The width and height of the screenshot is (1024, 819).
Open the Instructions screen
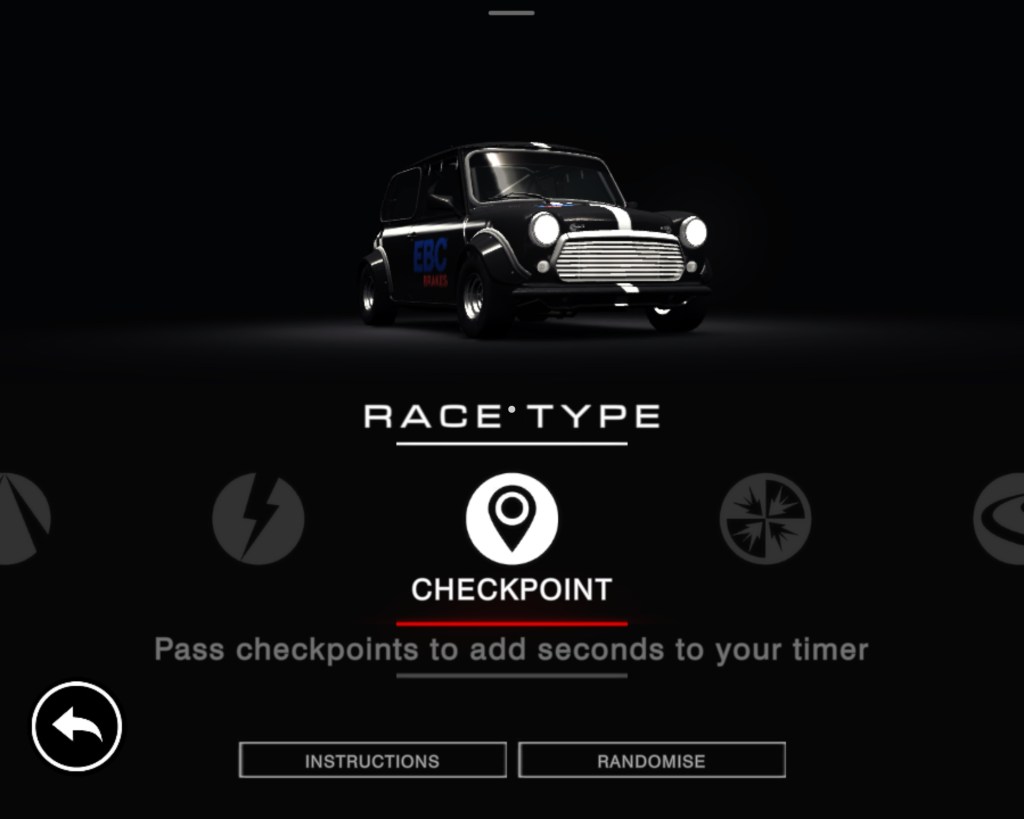click(x=372, y=761)
